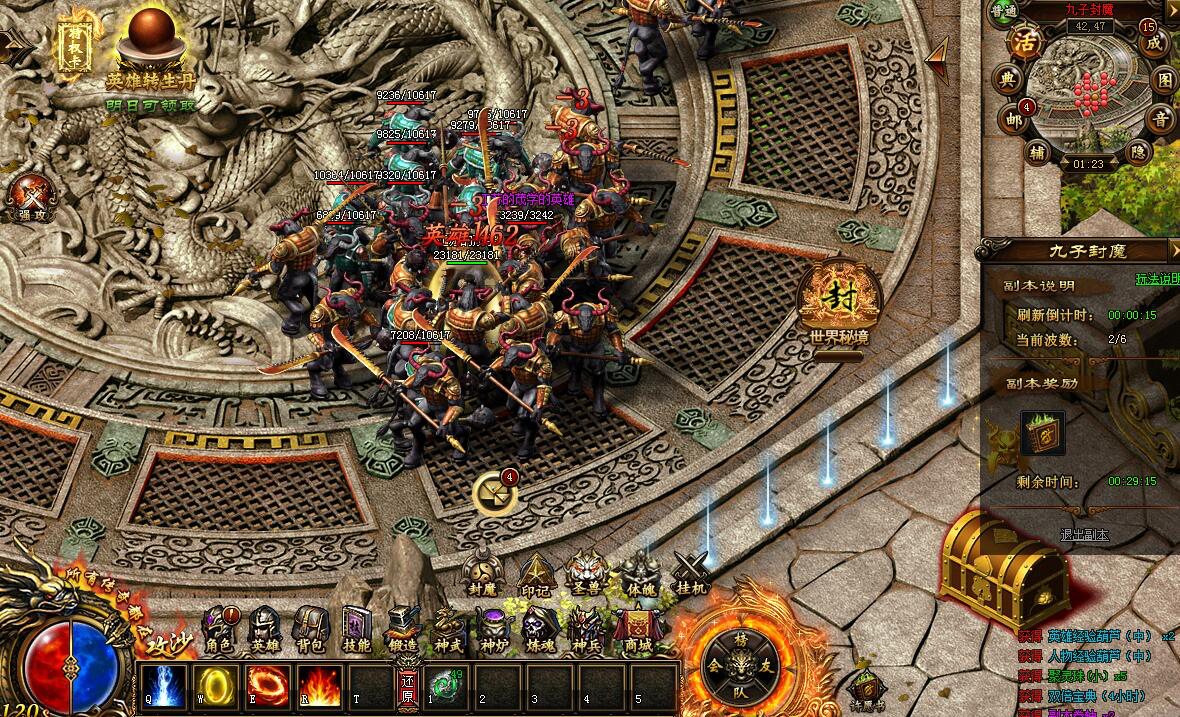1180x717 pixels.
Task: Exit the dungeon via 退出副本
Action: 1084,535
